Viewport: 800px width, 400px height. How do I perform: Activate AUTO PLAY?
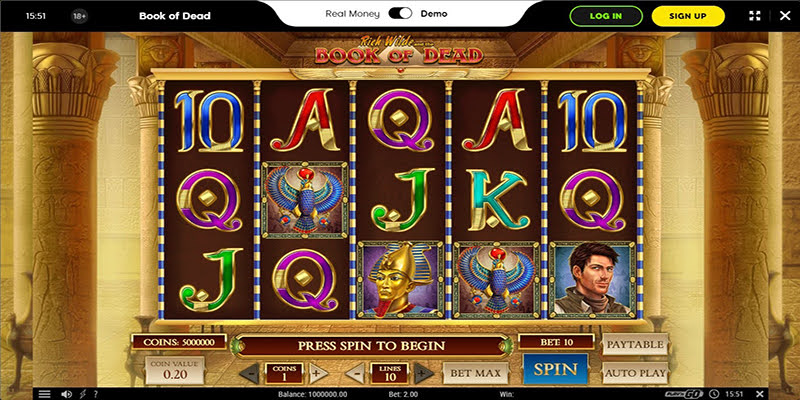click(635, 372)
